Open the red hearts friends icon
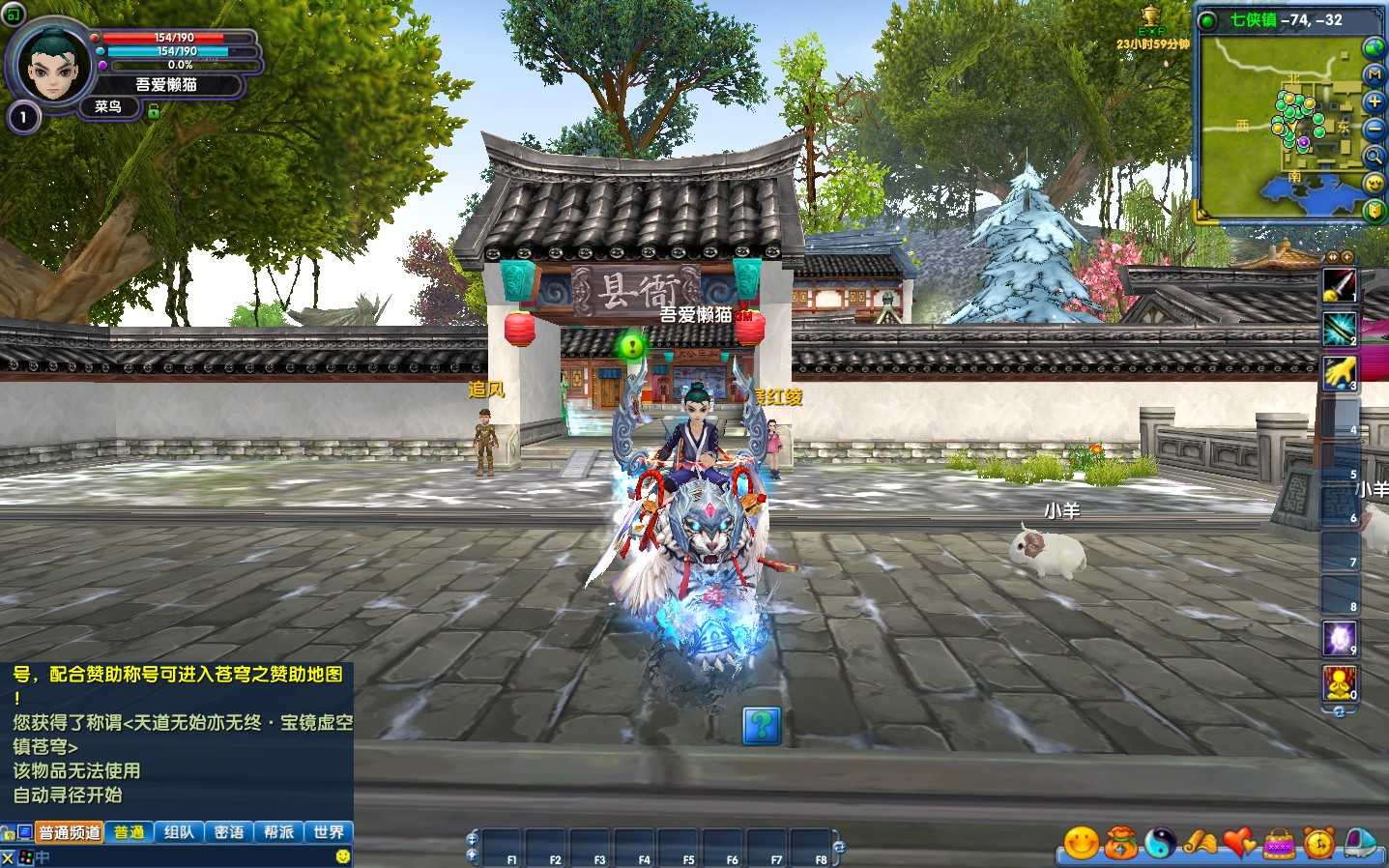Viewport: 1389px width, 868px height. coord(1240,843)
